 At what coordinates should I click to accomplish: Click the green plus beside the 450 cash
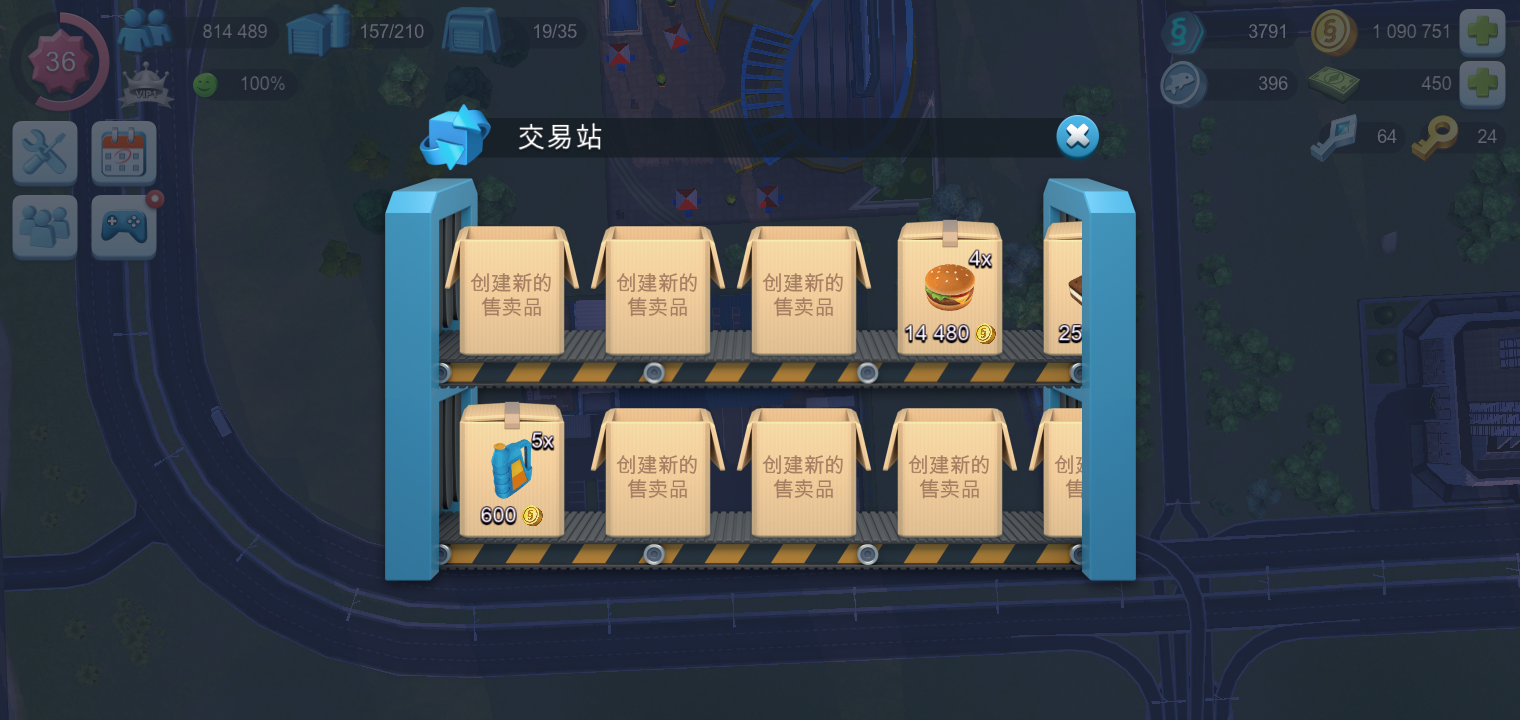[1483, 83]
